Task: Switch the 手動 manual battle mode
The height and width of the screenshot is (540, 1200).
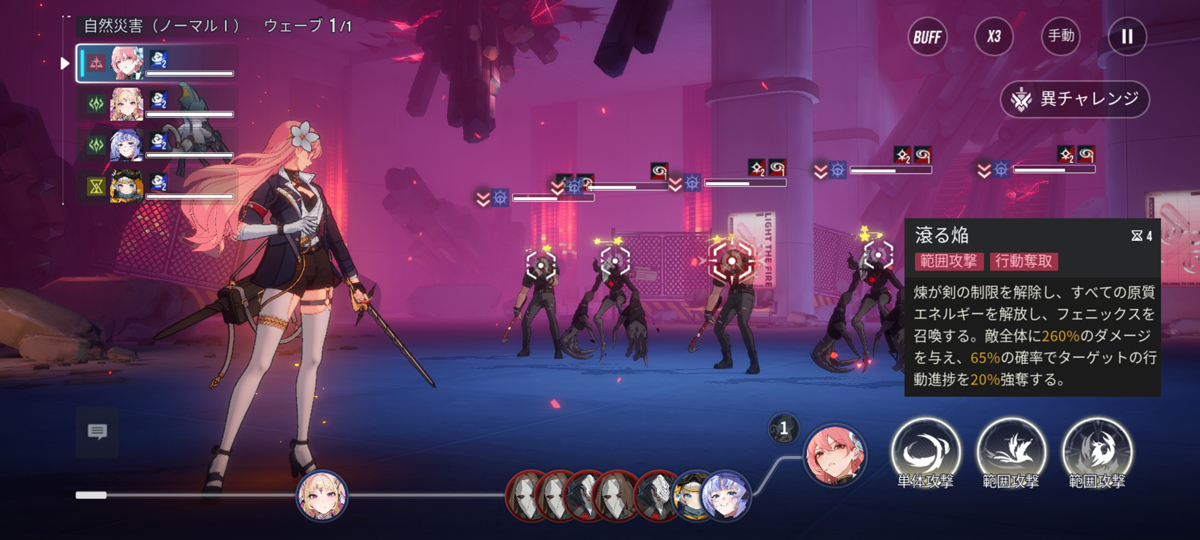Action: 1060,37
